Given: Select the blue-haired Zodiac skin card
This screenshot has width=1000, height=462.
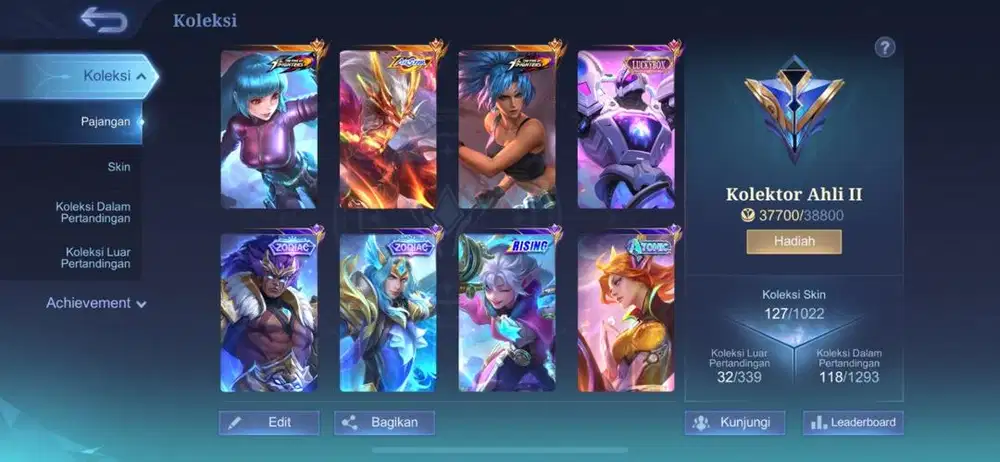Looking at the screenshot, I should coord(388,312).
